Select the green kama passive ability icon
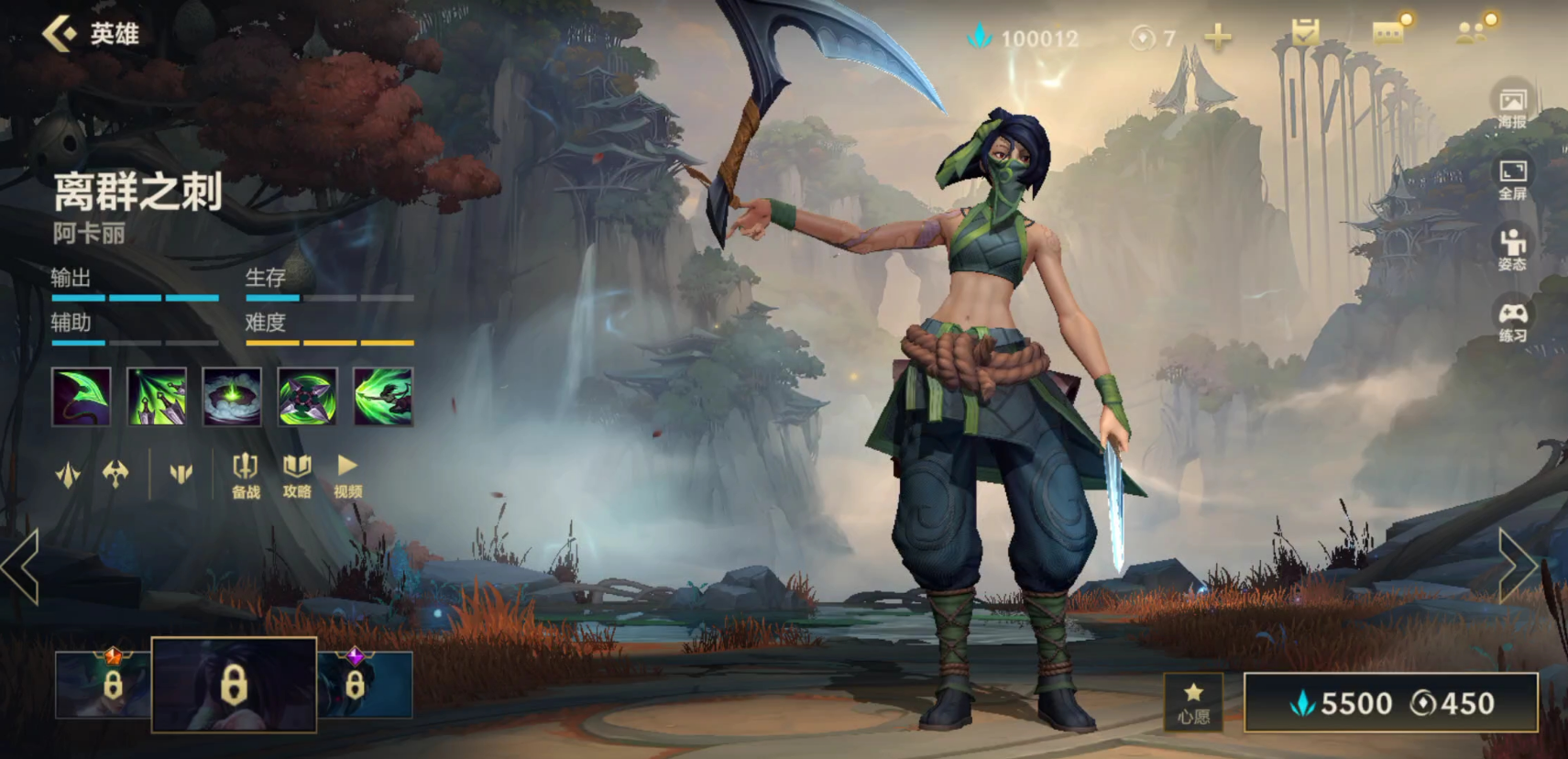The image size is (1568, 759). tap(82, 397)
